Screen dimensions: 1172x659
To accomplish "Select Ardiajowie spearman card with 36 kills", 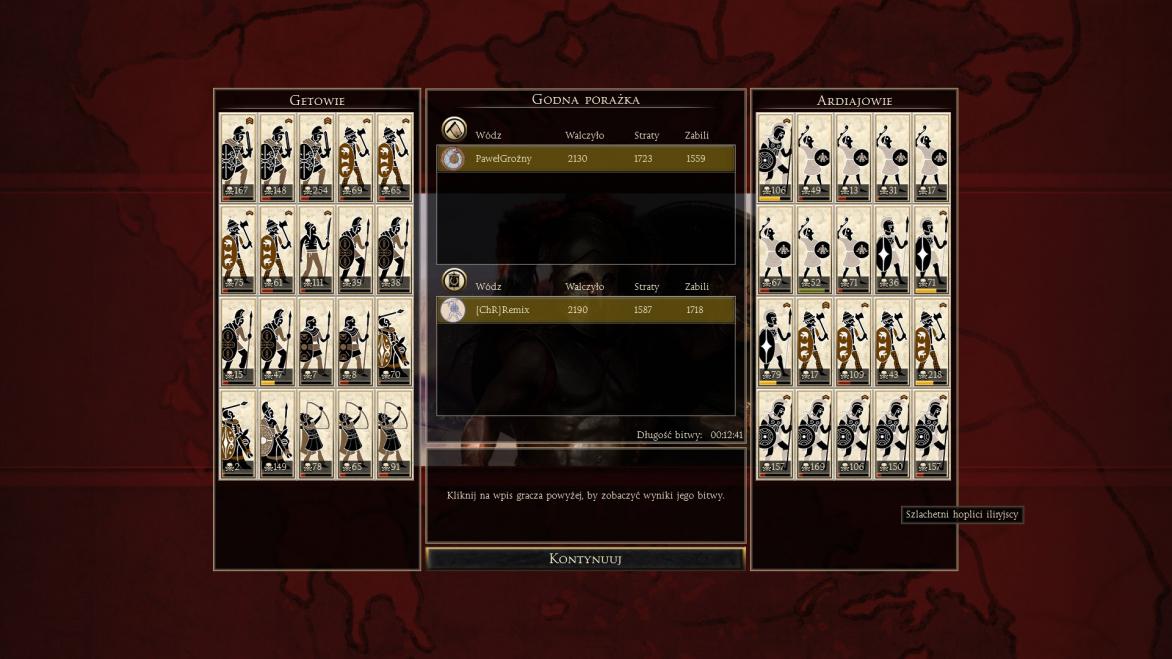I will click(892, 249).
